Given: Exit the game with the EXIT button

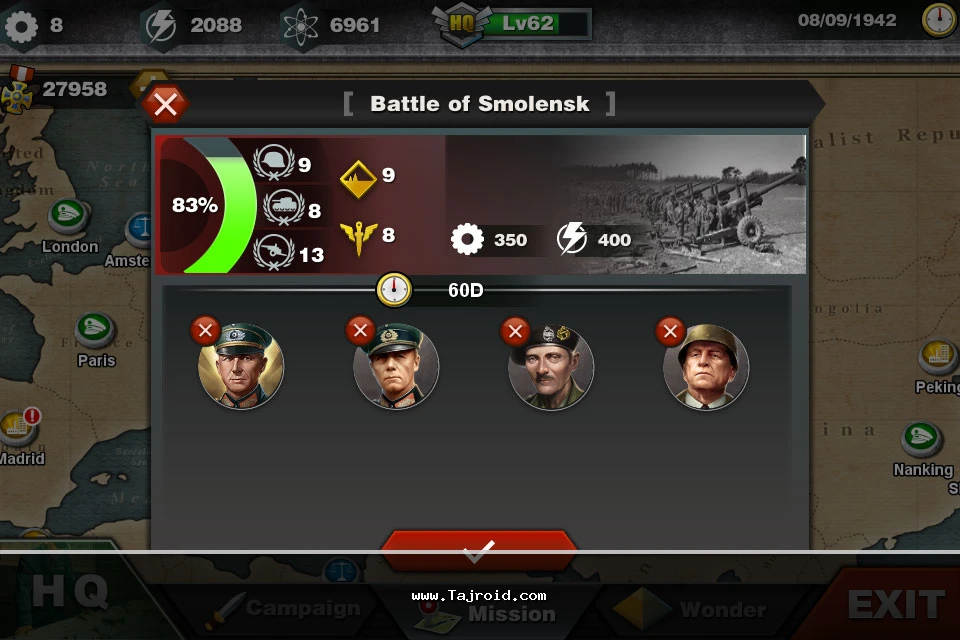Looking at the screenshot, I should [x=895, y=603].
